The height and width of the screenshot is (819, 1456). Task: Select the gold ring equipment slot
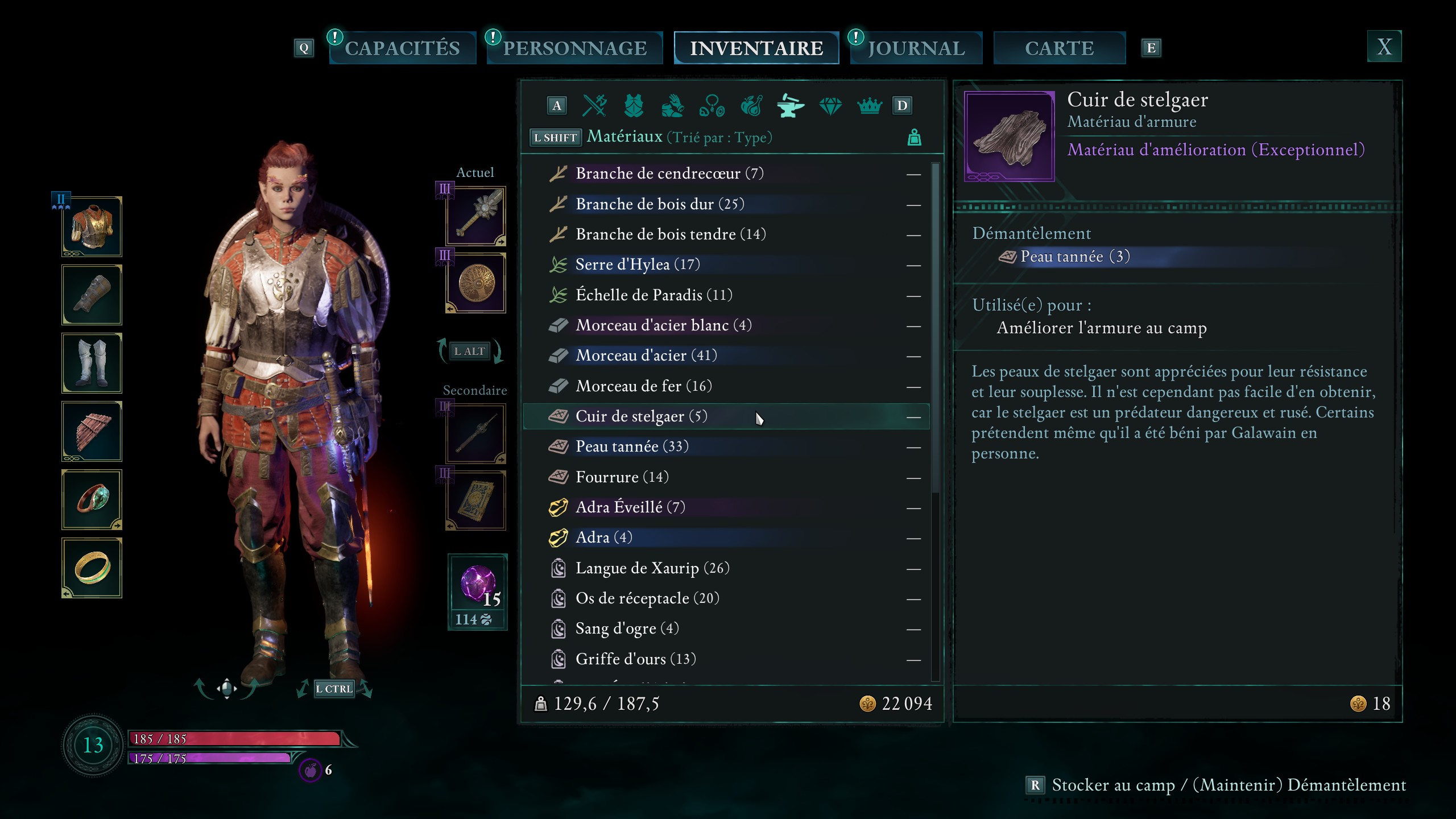[x=92, y=568]
